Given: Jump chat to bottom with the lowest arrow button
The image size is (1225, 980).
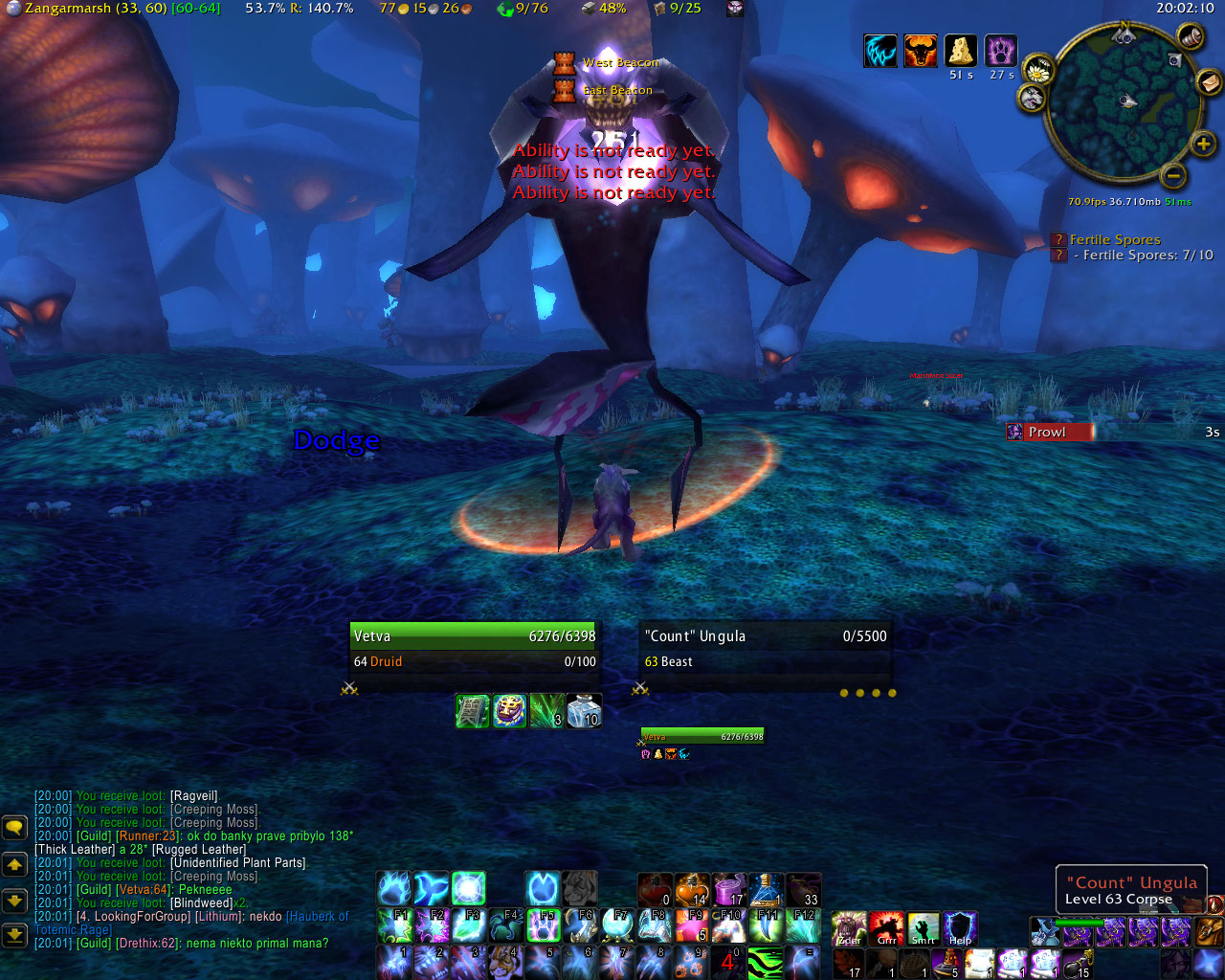Looking at the screenshot, I should tap(14, 934).
